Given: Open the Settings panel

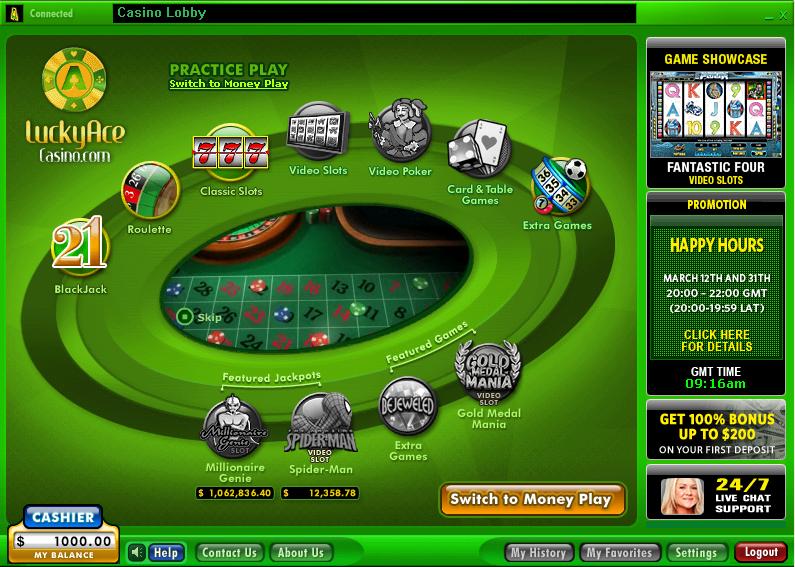Looking at the screenshot, I should click(695, 552).
